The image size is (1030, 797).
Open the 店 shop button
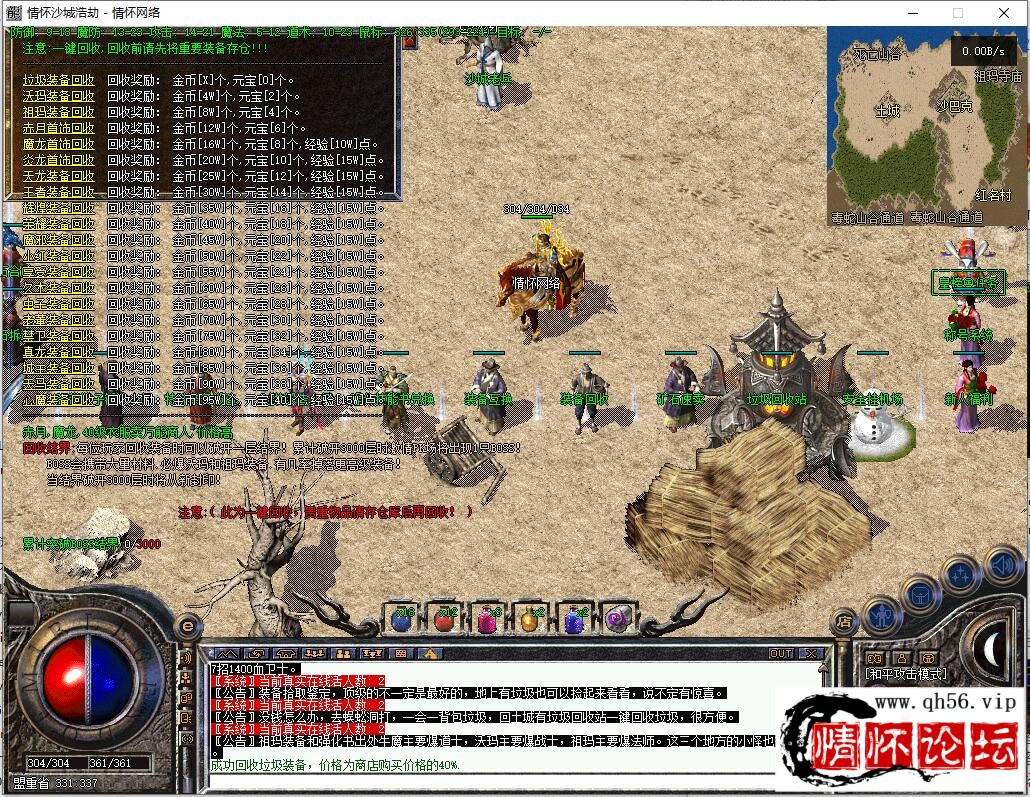845,622
